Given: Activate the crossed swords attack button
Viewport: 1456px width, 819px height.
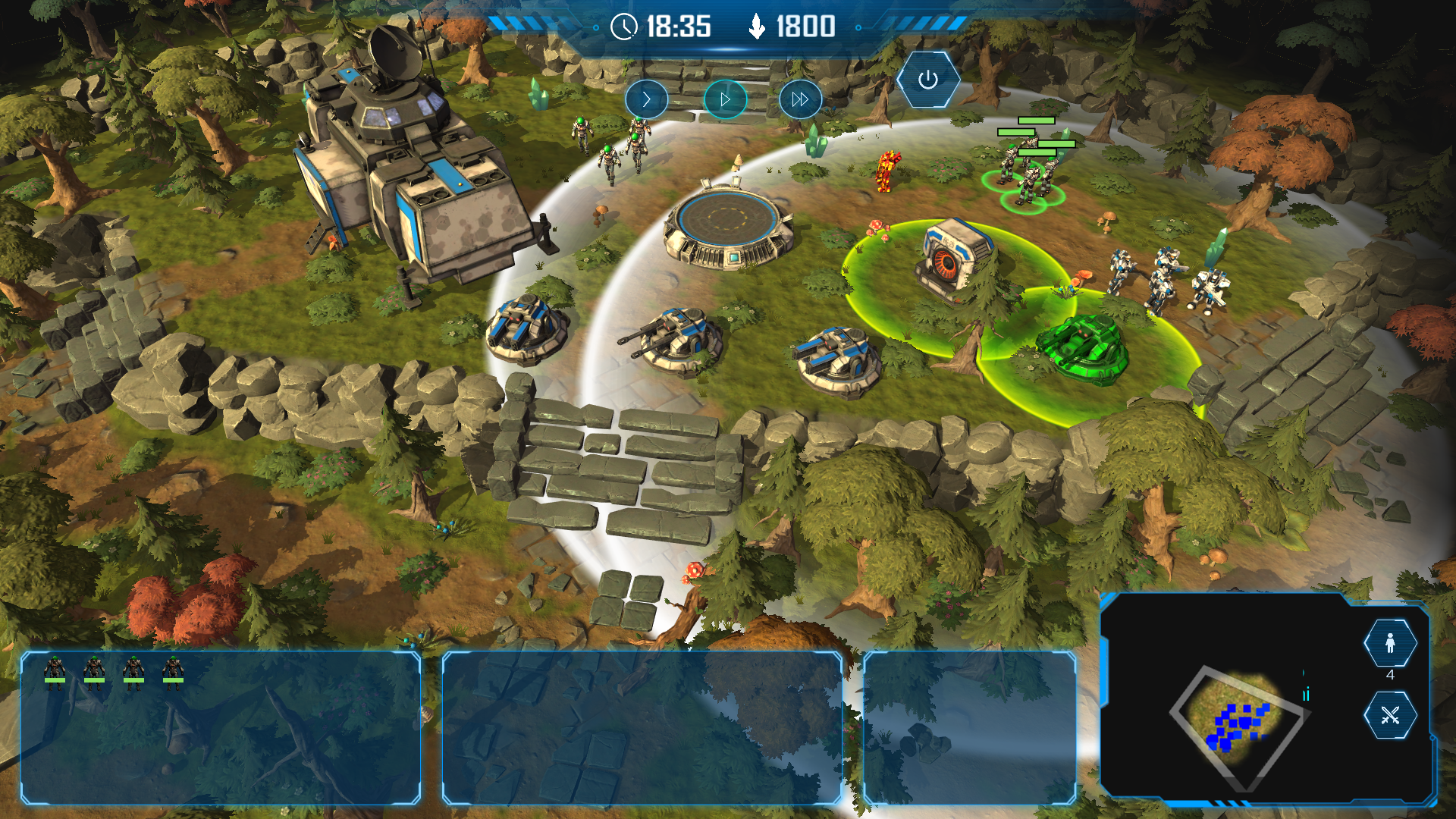Looking at the screenshot, I should (x=1390, y=715).
